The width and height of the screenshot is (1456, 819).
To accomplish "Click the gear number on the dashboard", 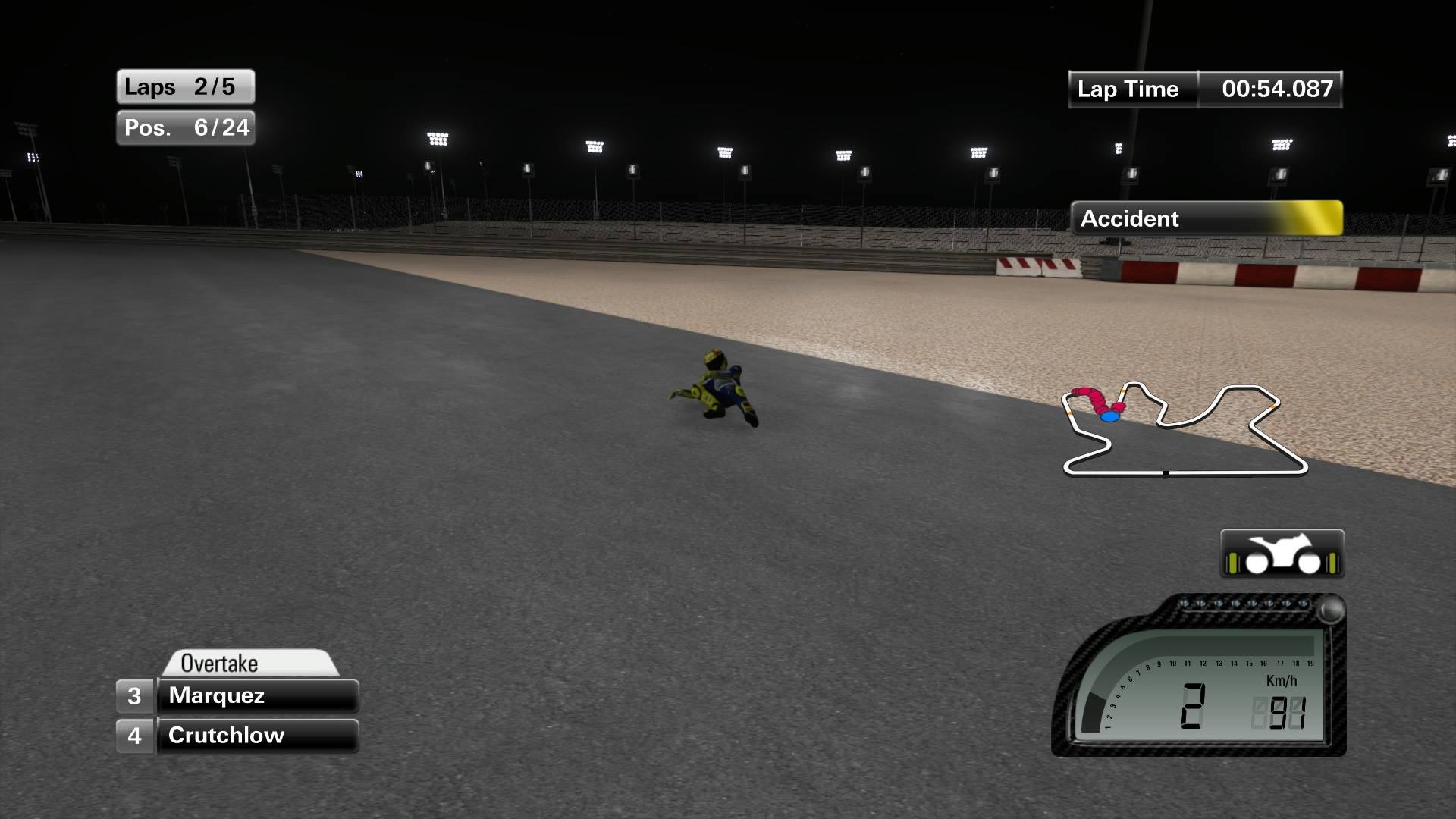I will 1194,705.
